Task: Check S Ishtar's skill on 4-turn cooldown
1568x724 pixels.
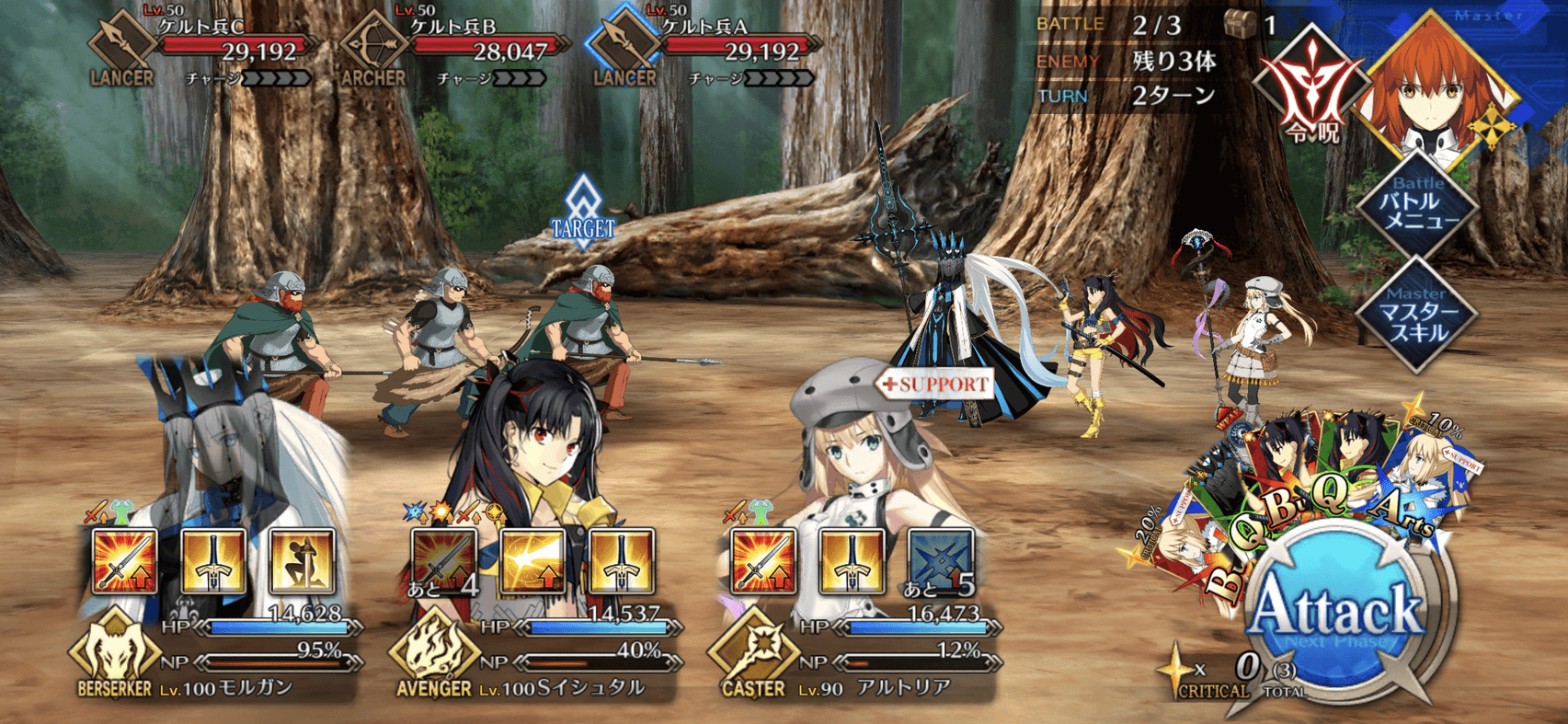Action: (x=444, y=561)
